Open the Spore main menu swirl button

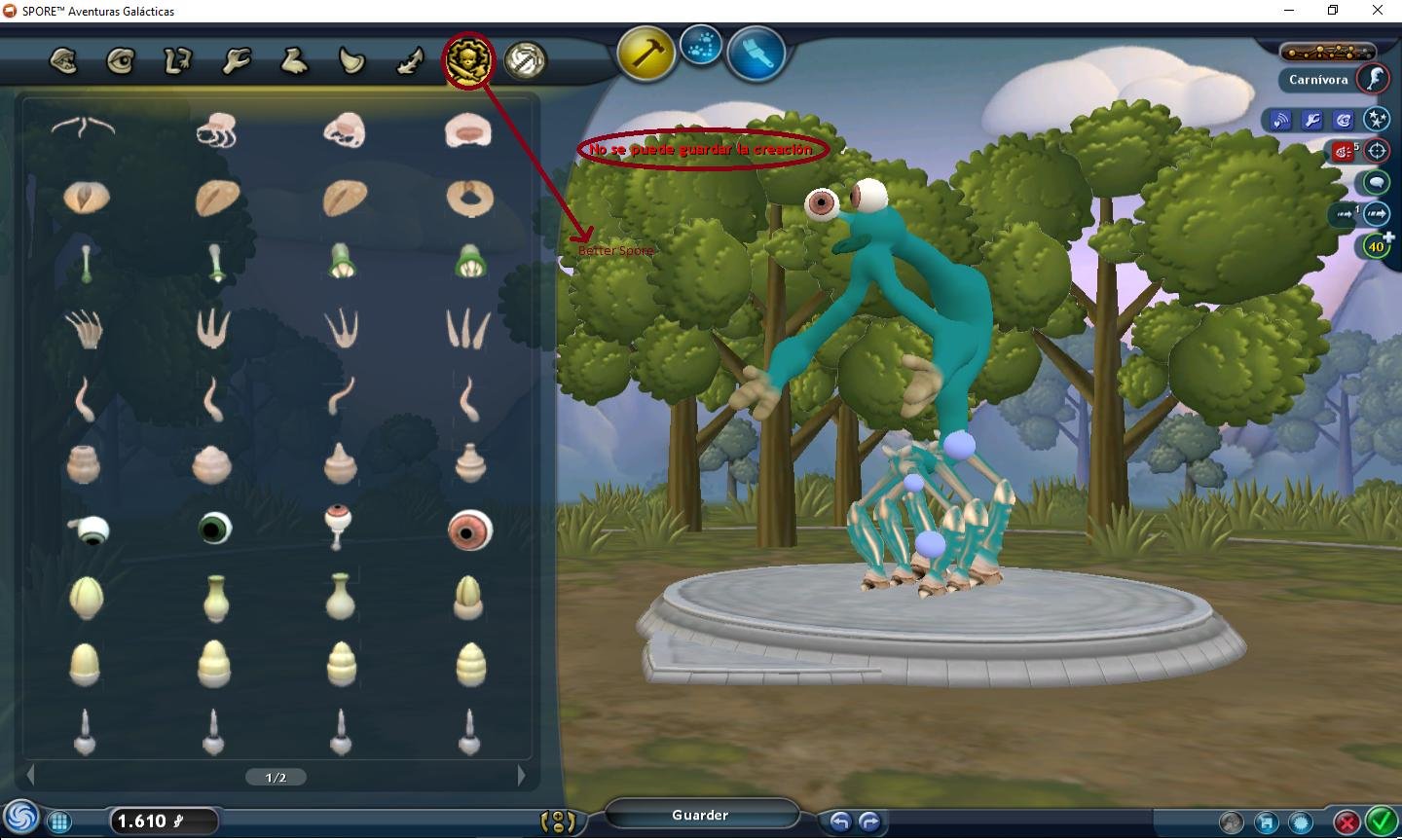[21, 818]
